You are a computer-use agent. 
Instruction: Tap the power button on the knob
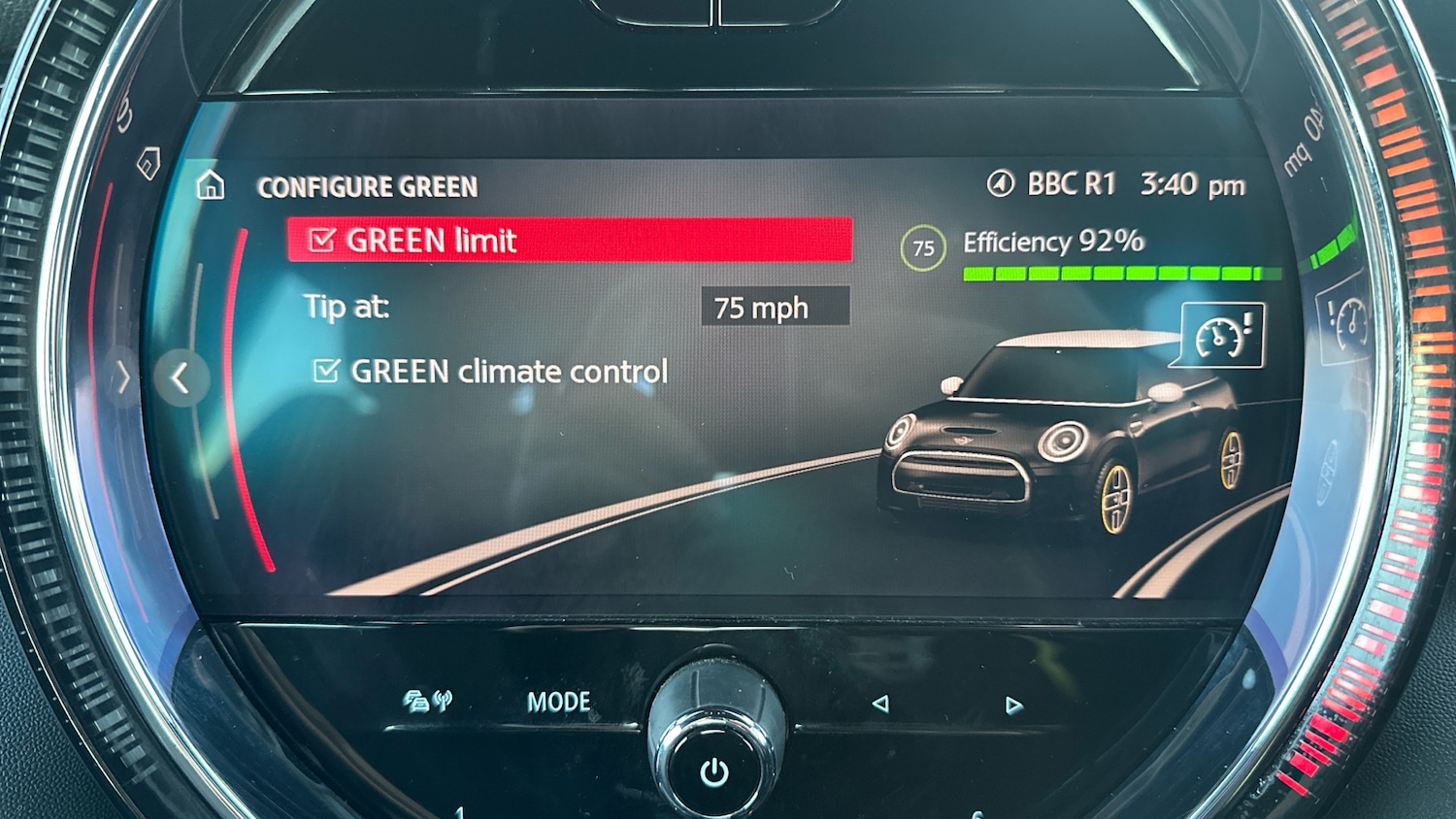click(714, 771)
